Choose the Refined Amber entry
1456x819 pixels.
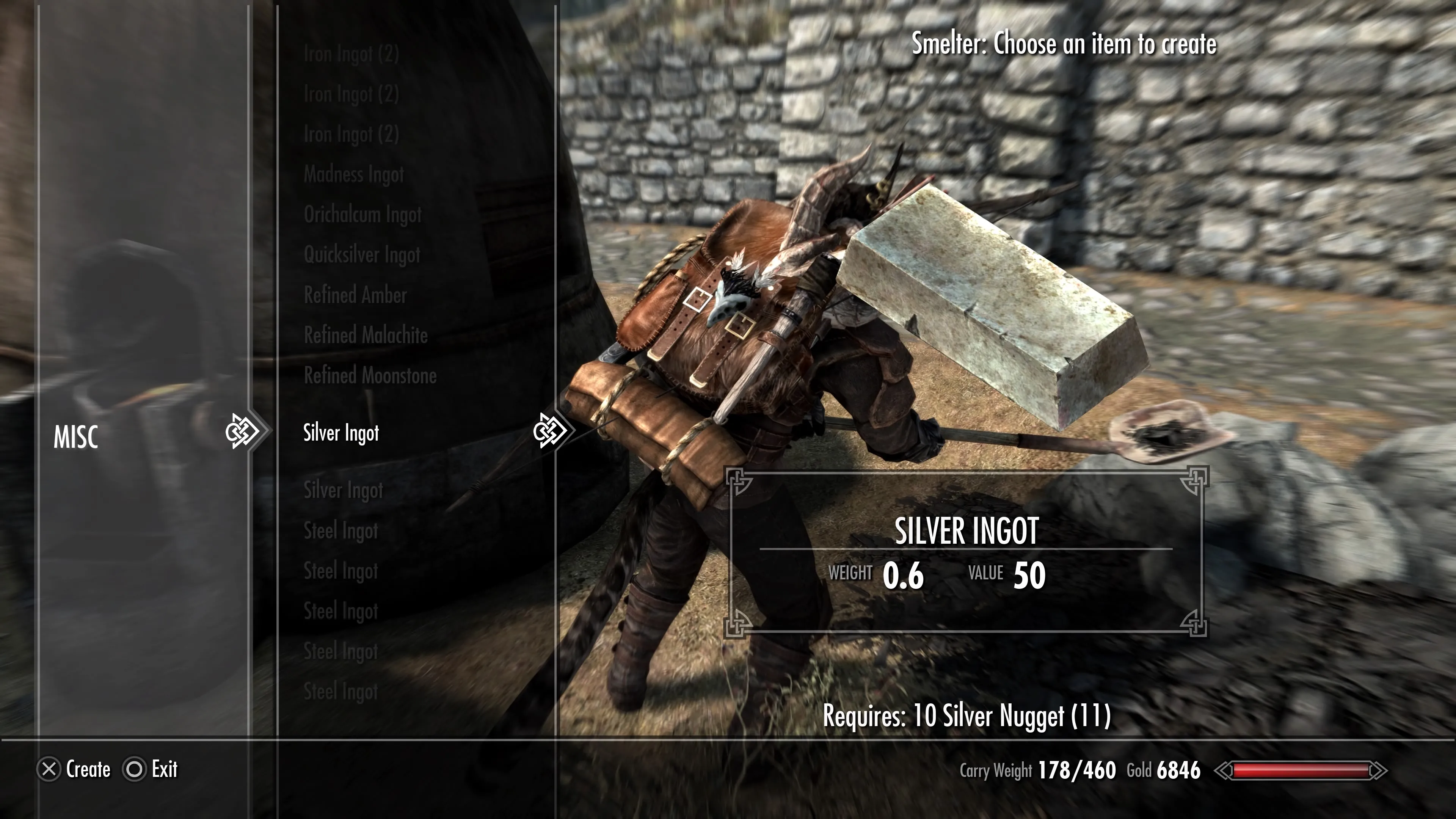[x=355, y=295]
